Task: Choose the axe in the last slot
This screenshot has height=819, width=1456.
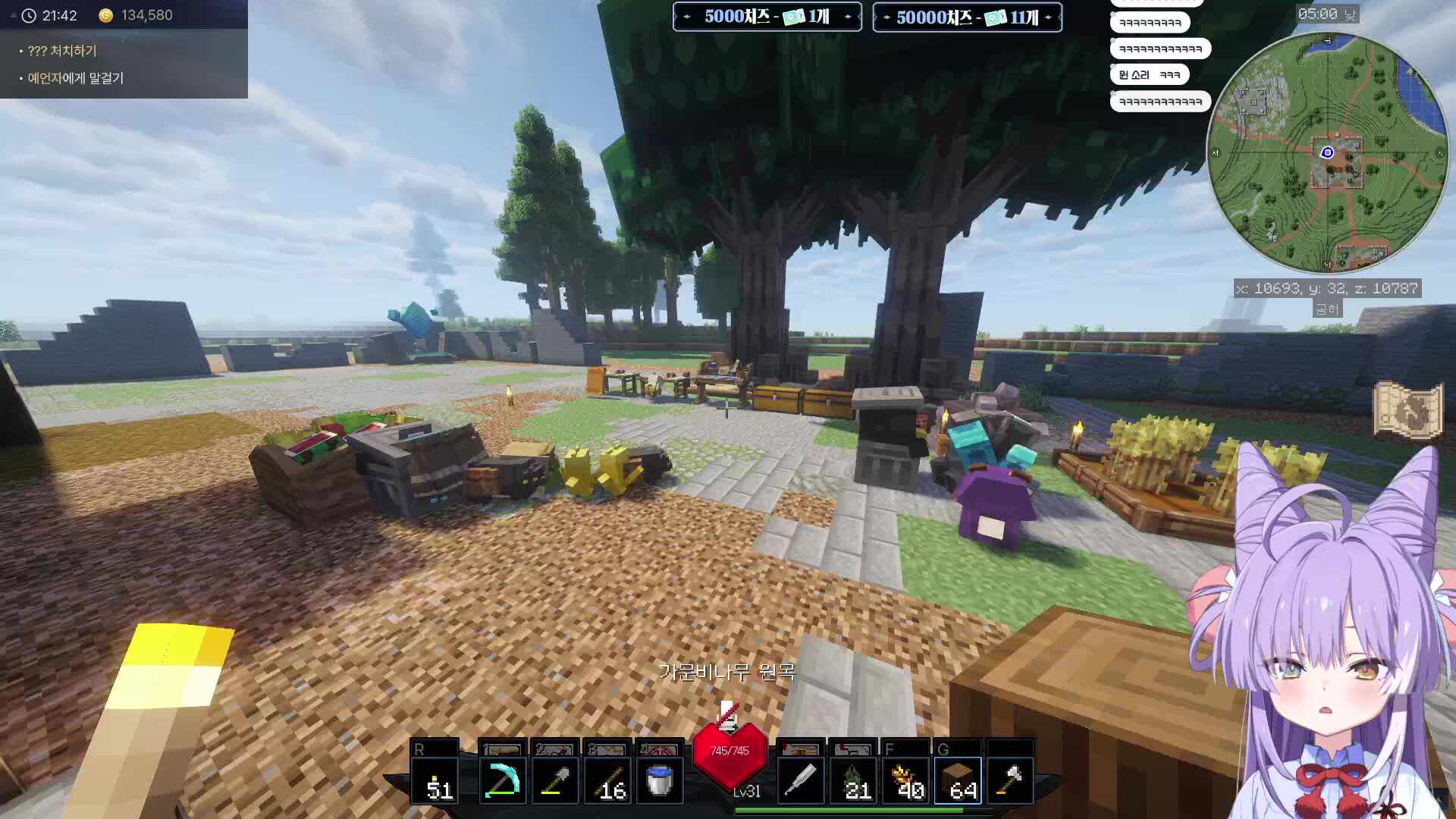Action: [1011, 780]
